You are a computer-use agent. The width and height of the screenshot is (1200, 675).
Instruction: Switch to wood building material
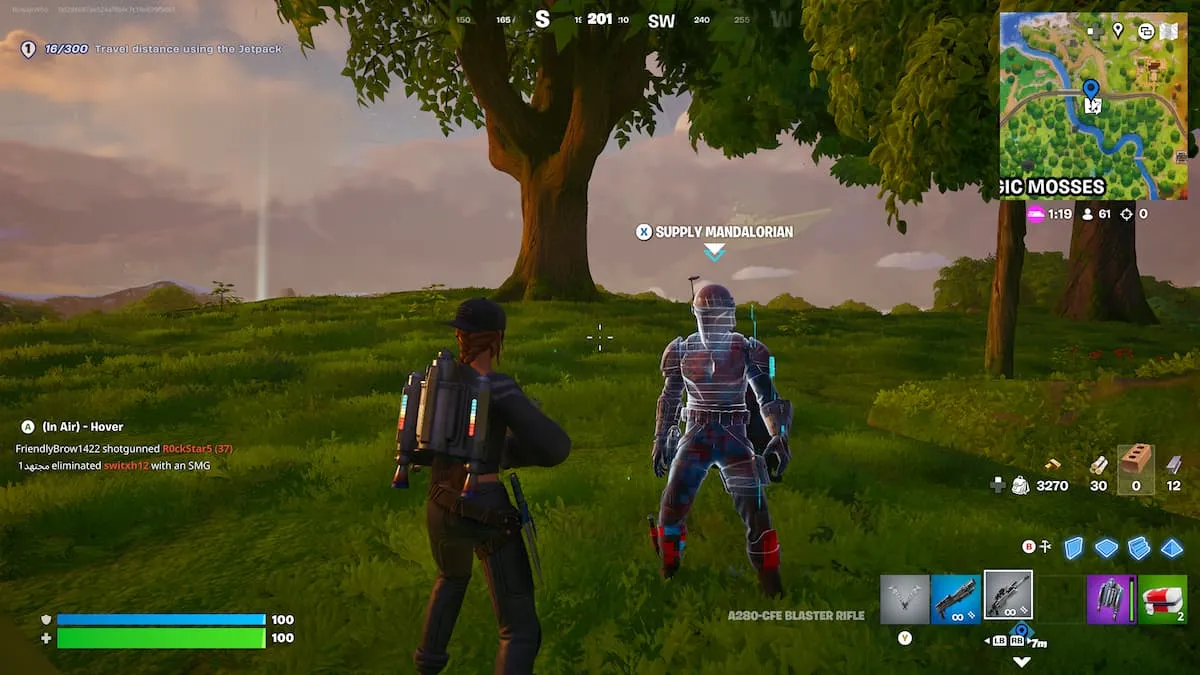[x=1053, y=464]
